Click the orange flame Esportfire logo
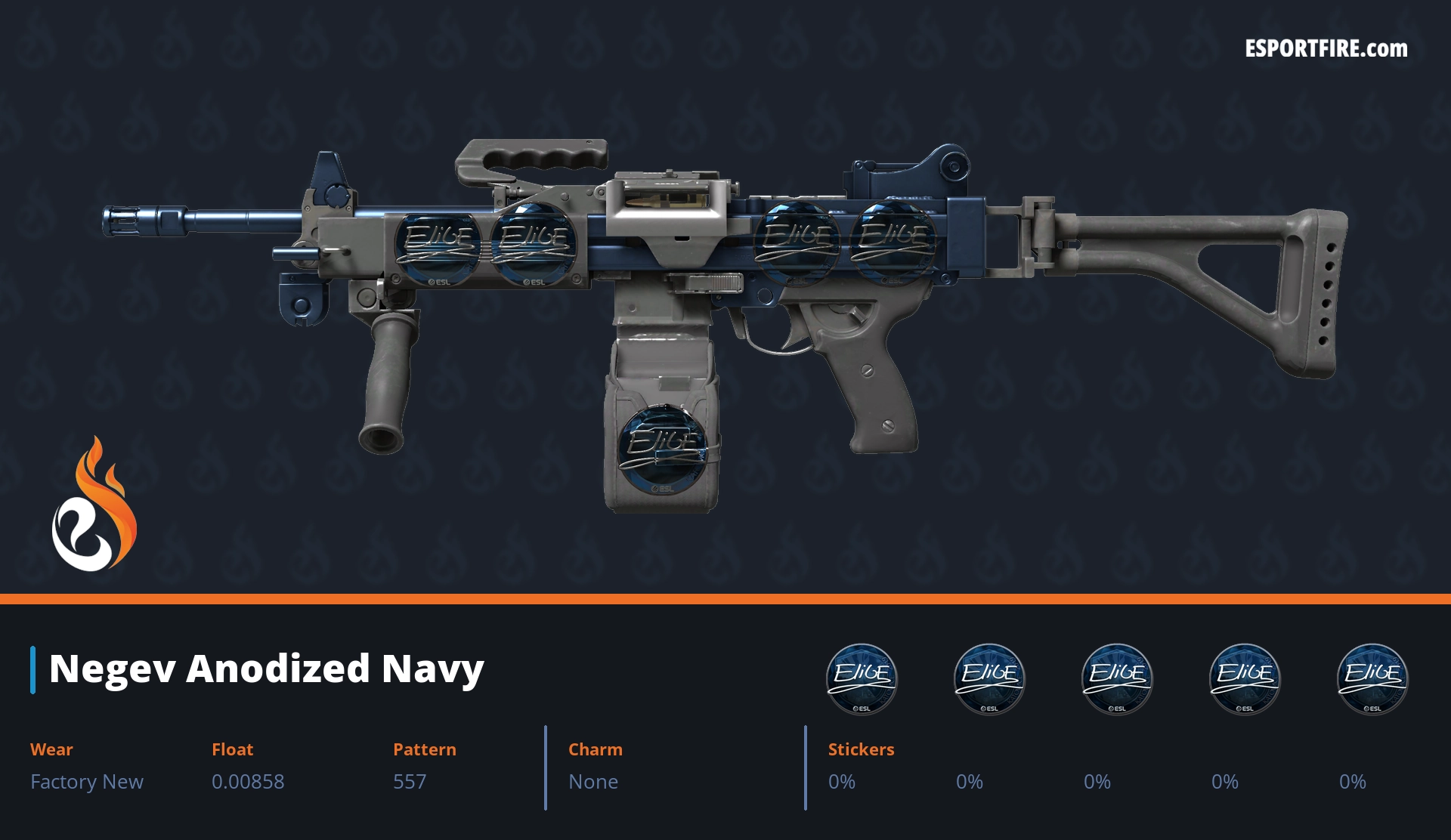 tap(94, 505)
